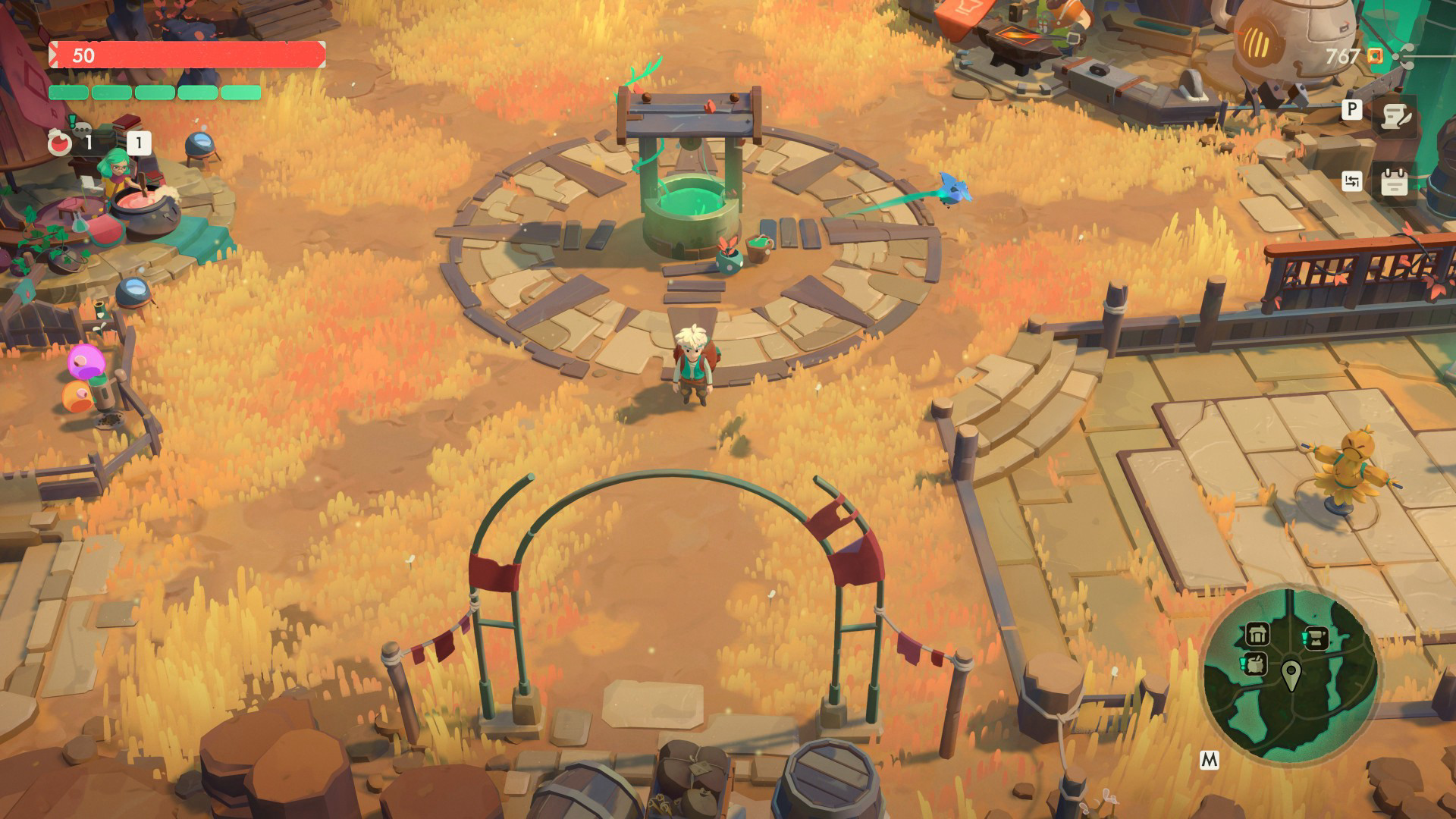Select the anvil blacksmith marker on minimap
Viewport: 1456px width, 819px height.
(x=1316, y=639)
